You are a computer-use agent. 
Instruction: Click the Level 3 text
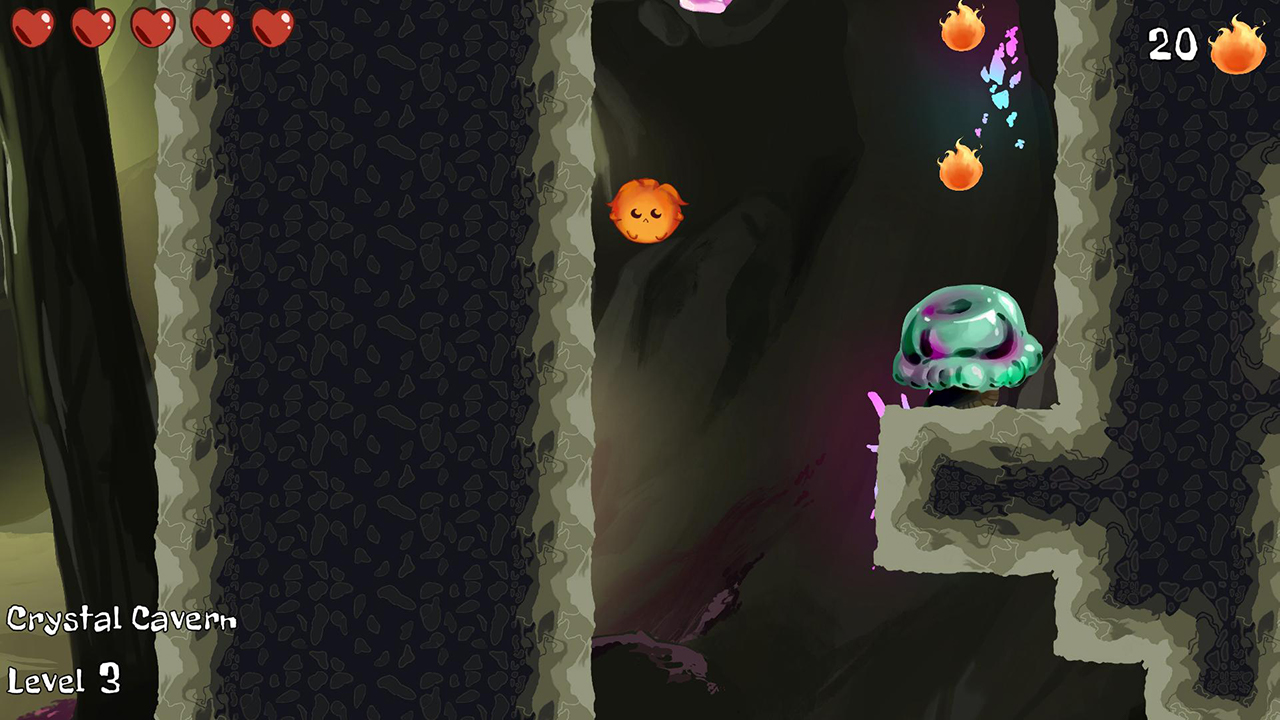point(65,681)
